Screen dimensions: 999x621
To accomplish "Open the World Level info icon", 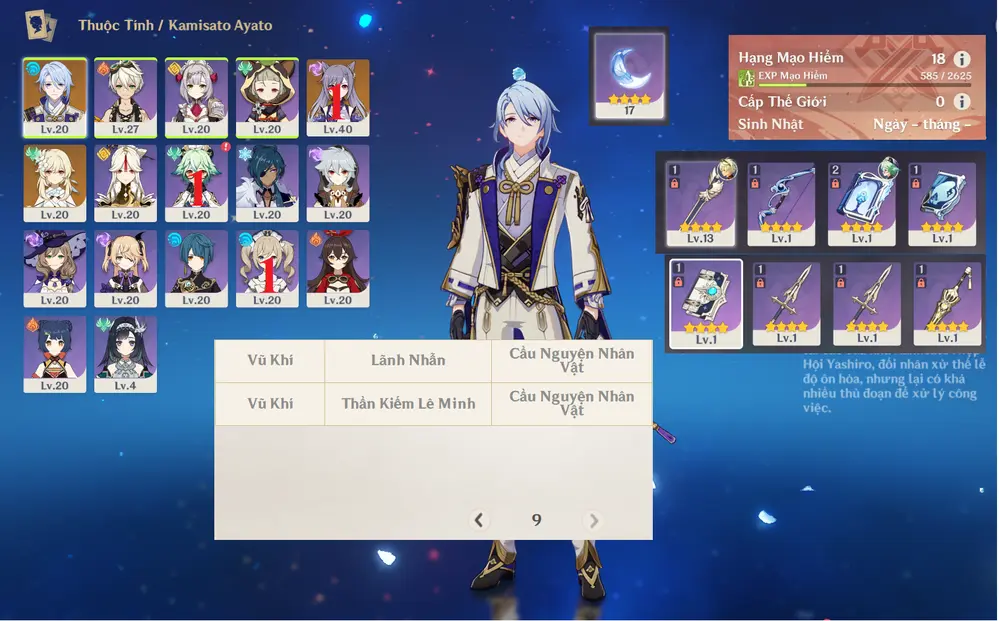I will [962, 101].
